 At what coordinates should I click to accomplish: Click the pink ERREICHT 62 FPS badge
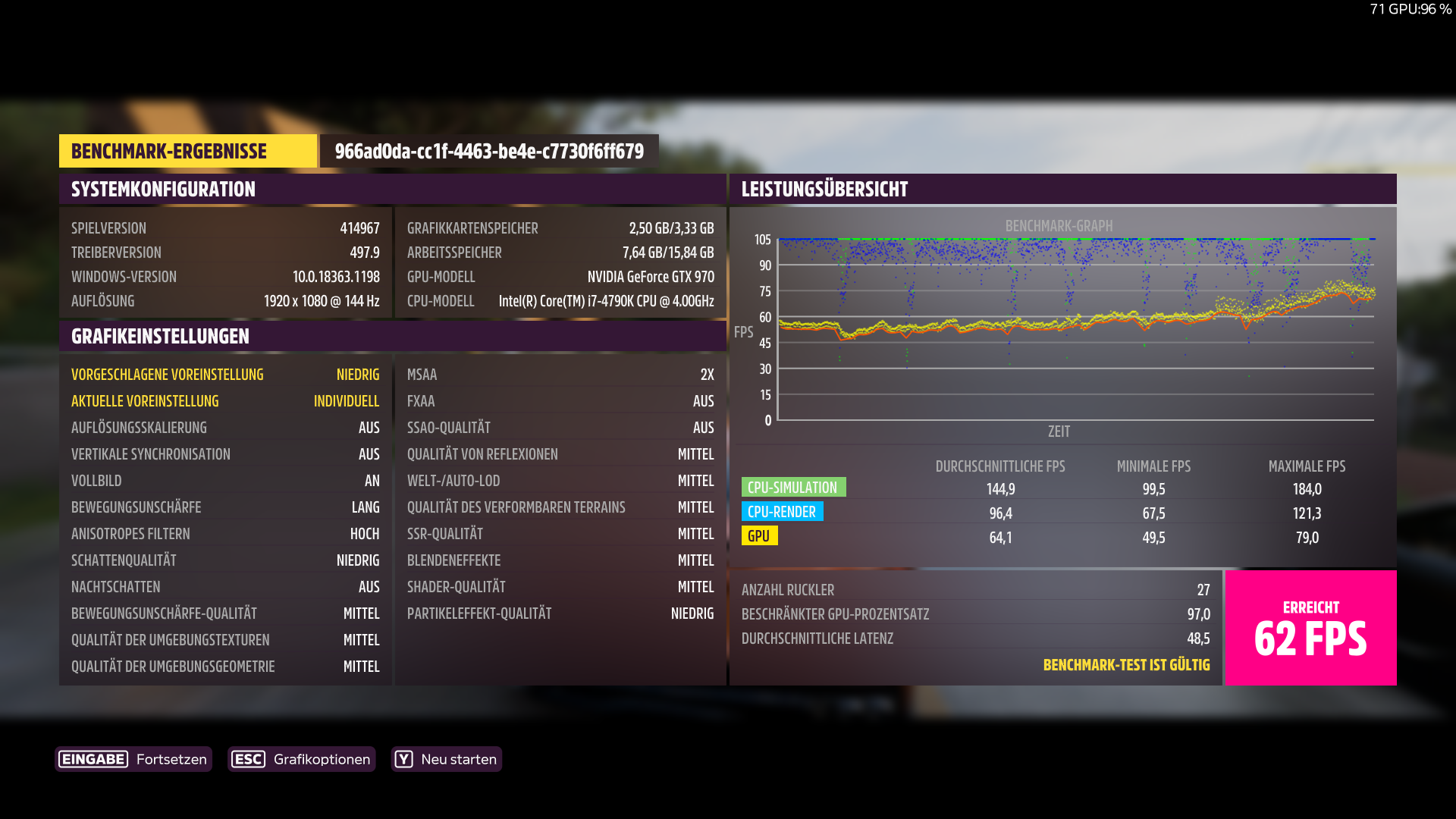pyautogui.click(x=1310, y=628)
